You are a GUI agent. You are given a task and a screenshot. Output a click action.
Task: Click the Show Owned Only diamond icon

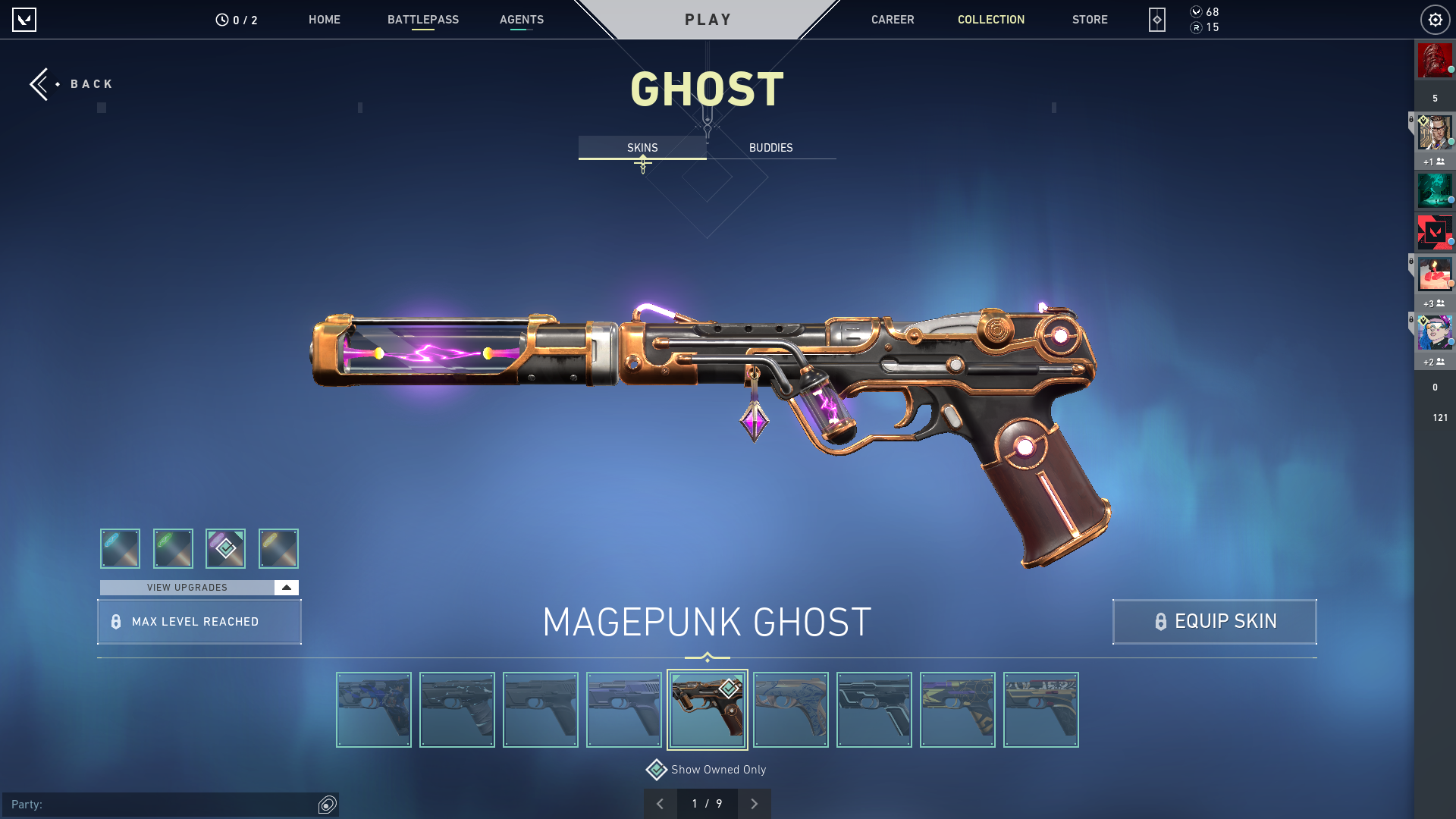[x=655, y=769]
